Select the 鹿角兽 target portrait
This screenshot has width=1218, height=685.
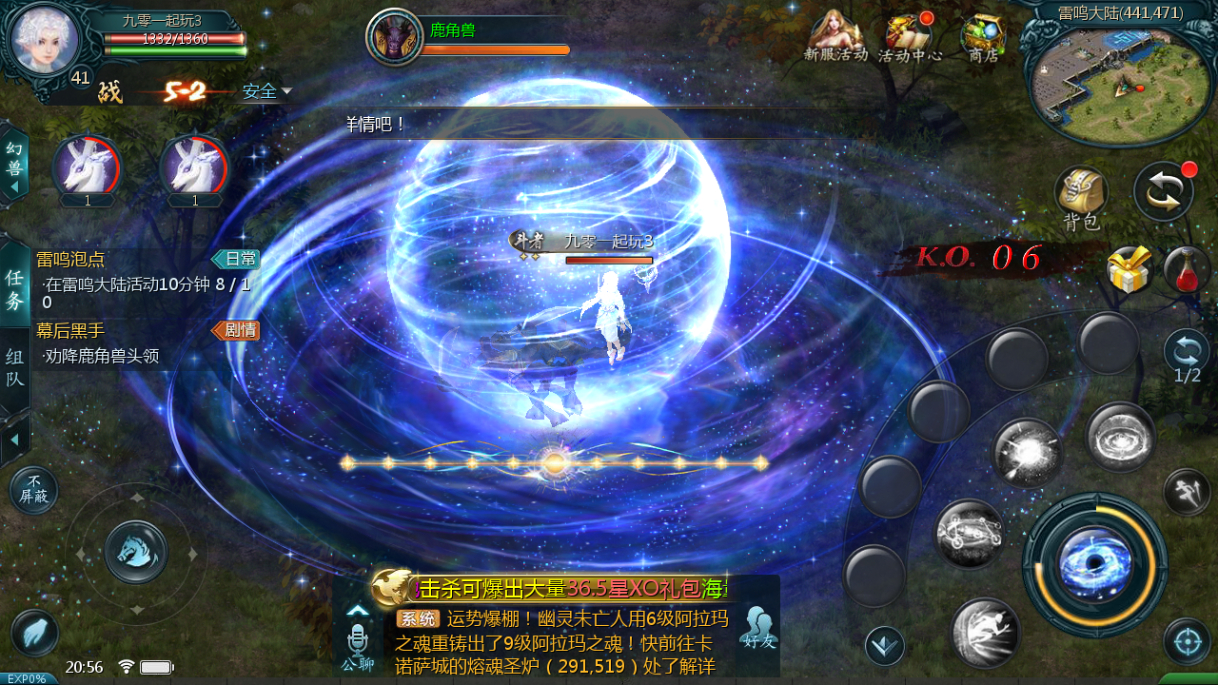(x=394, y=38)
